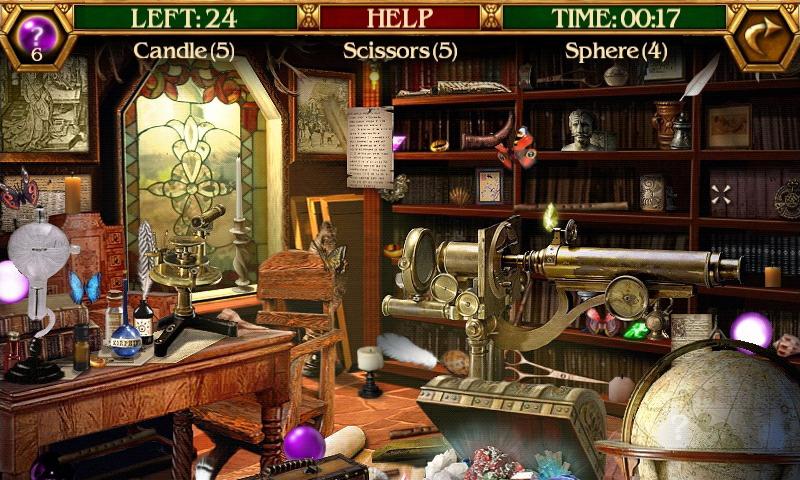Click the golden curved arrow button
800x480 pixels.
pos(763,34)
